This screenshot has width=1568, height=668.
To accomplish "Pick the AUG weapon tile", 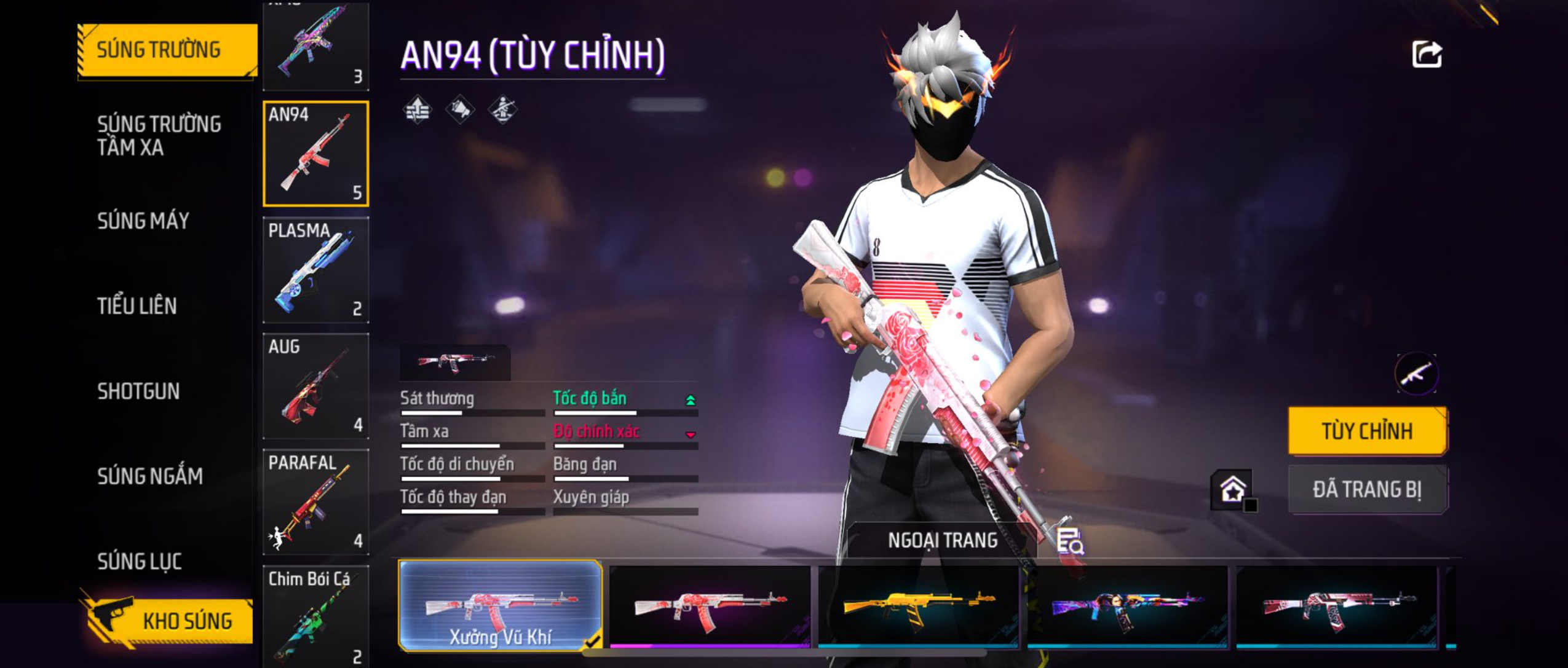I will pos(315,386).
